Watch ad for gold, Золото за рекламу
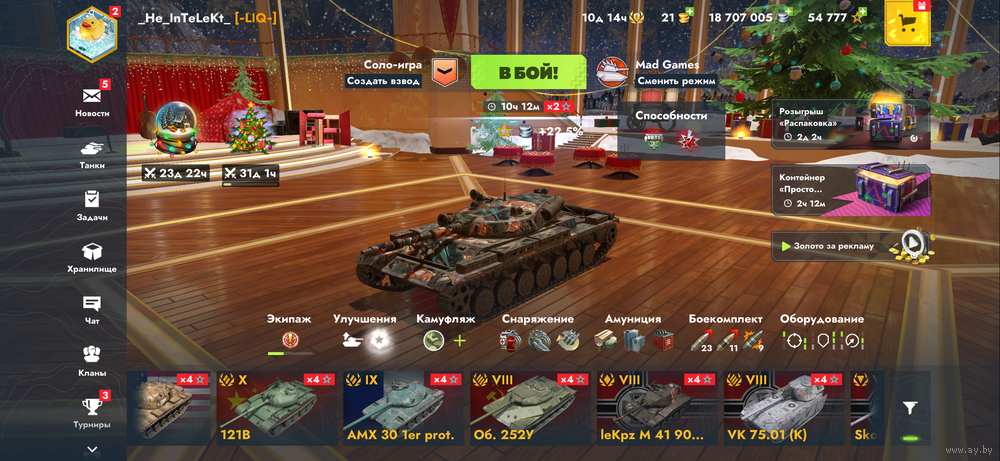1000x461 pixels. click(850, 245)
